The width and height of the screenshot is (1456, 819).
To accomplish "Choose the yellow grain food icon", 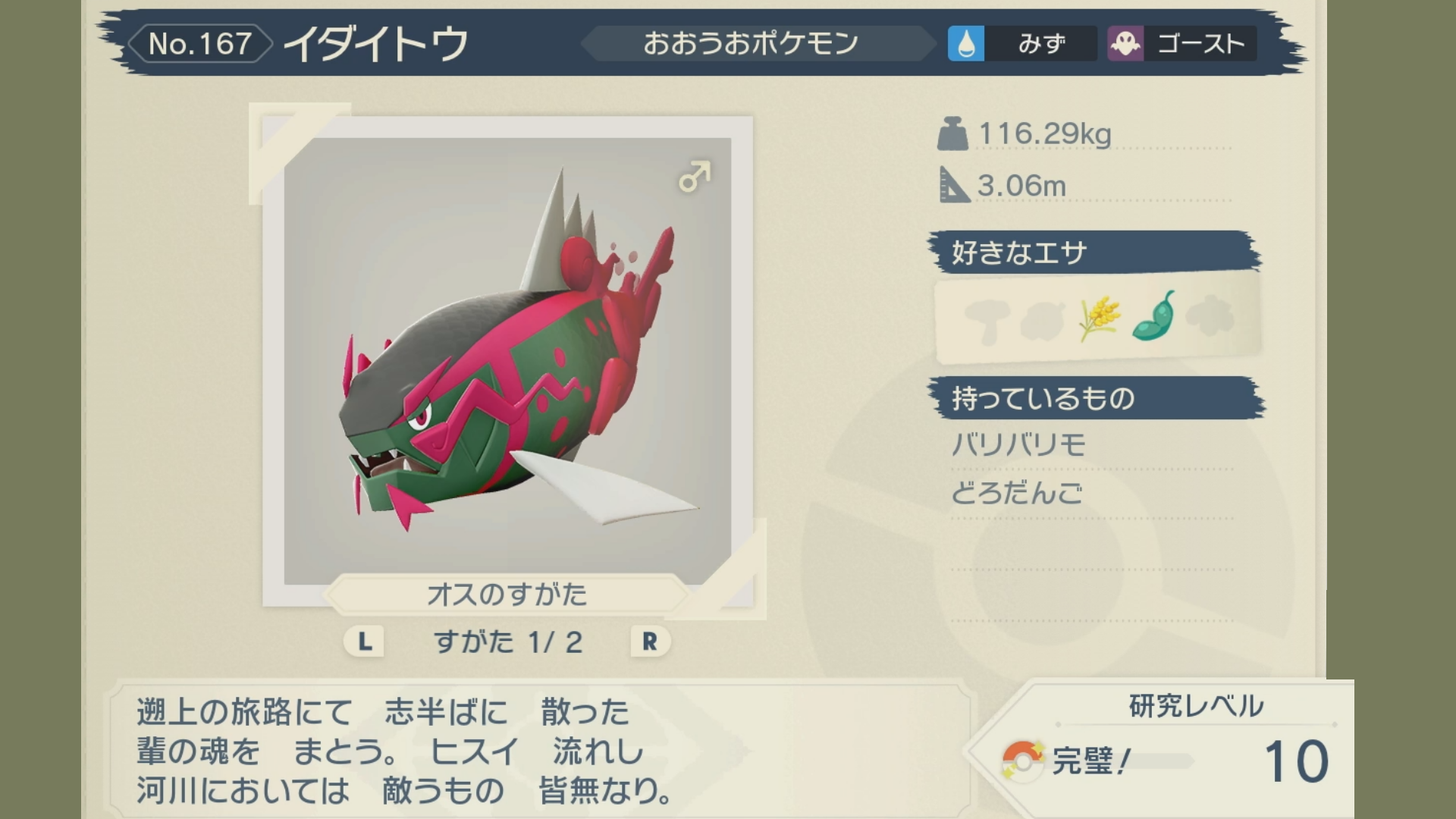I will (1099, 318).
